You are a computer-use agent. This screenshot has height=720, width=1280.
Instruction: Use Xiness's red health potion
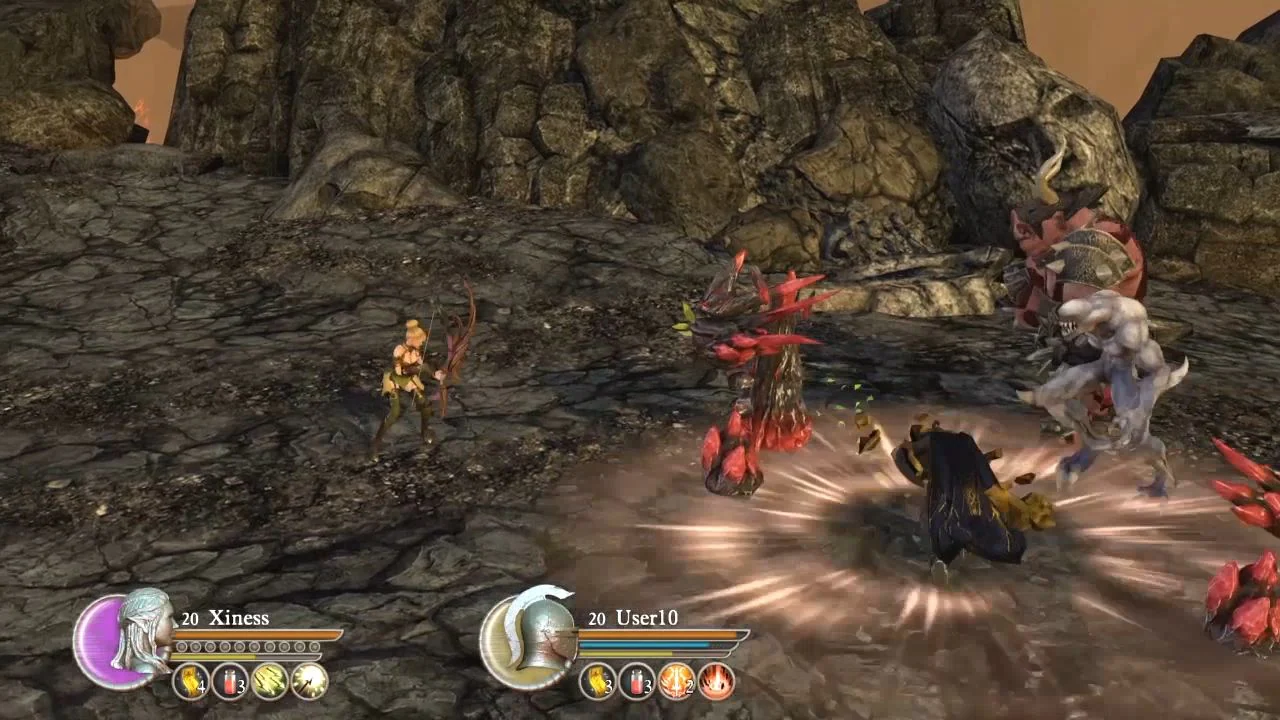pos(230,682)
